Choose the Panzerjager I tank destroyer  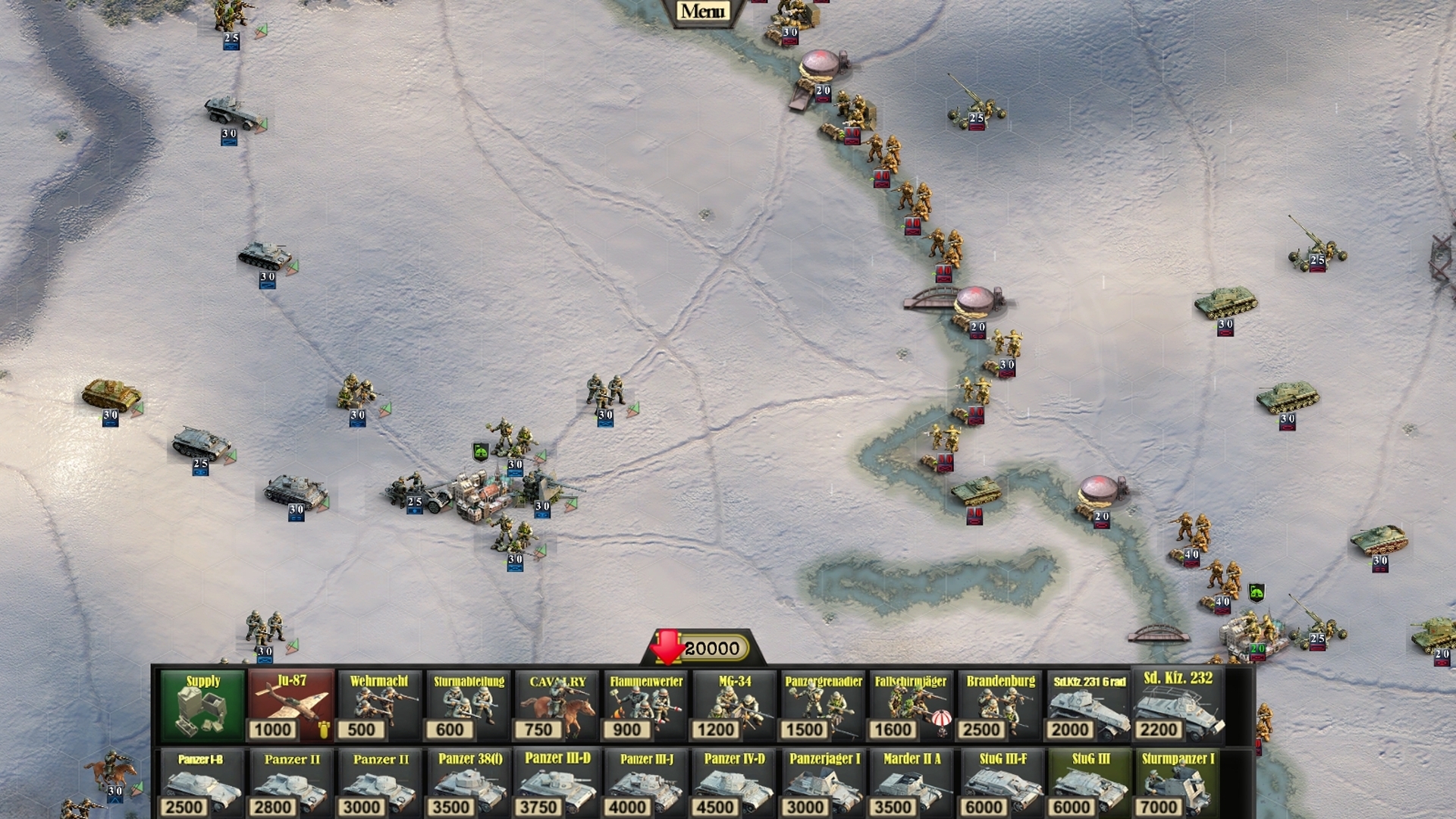click(x=824, y=783)
